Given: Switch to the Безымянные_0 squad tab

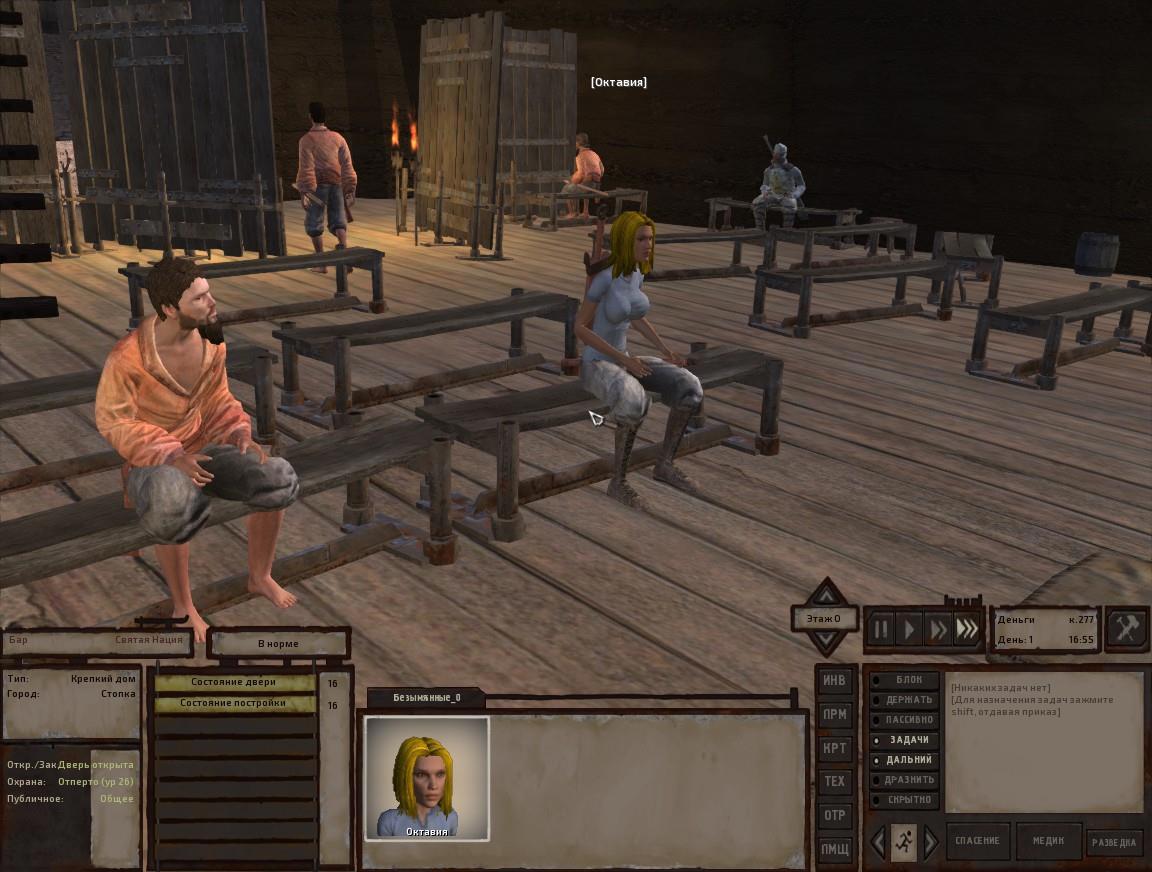Looking at the screenshot, I should pos(426,697).
